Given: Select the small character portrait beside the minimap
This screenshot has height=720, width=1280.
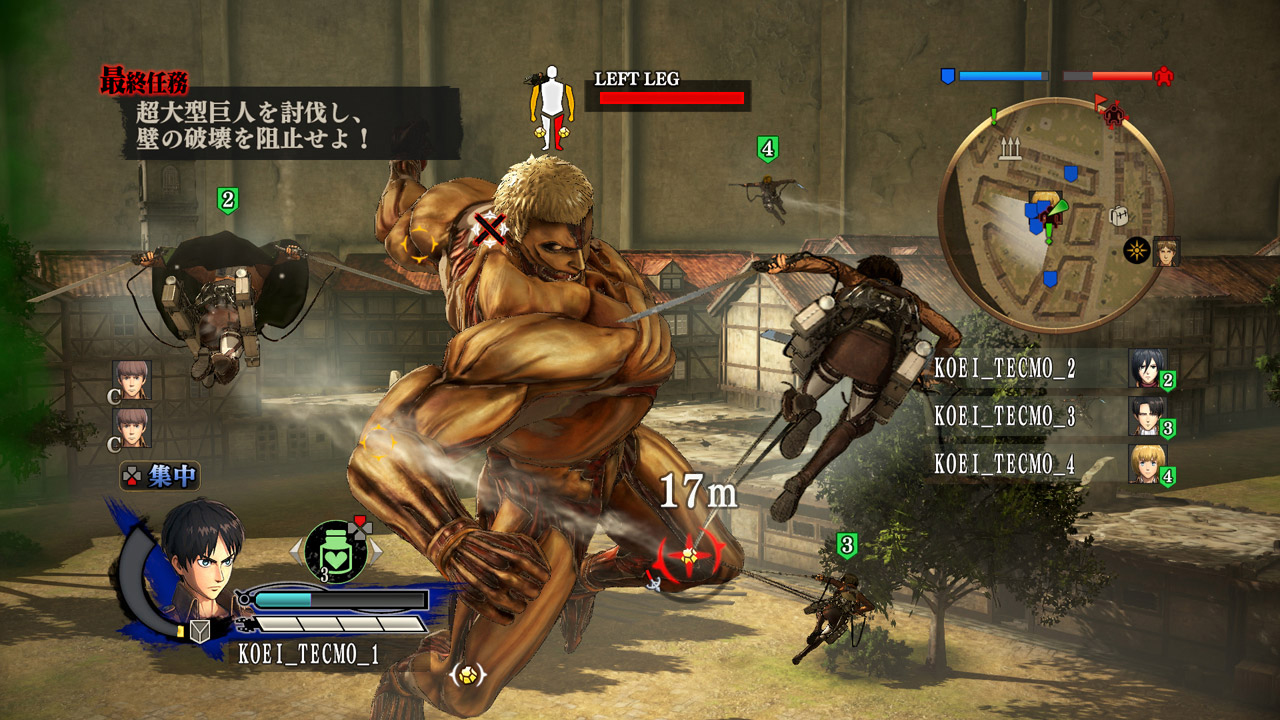Looking at the screenshot, I should (x=1166, y=251).
